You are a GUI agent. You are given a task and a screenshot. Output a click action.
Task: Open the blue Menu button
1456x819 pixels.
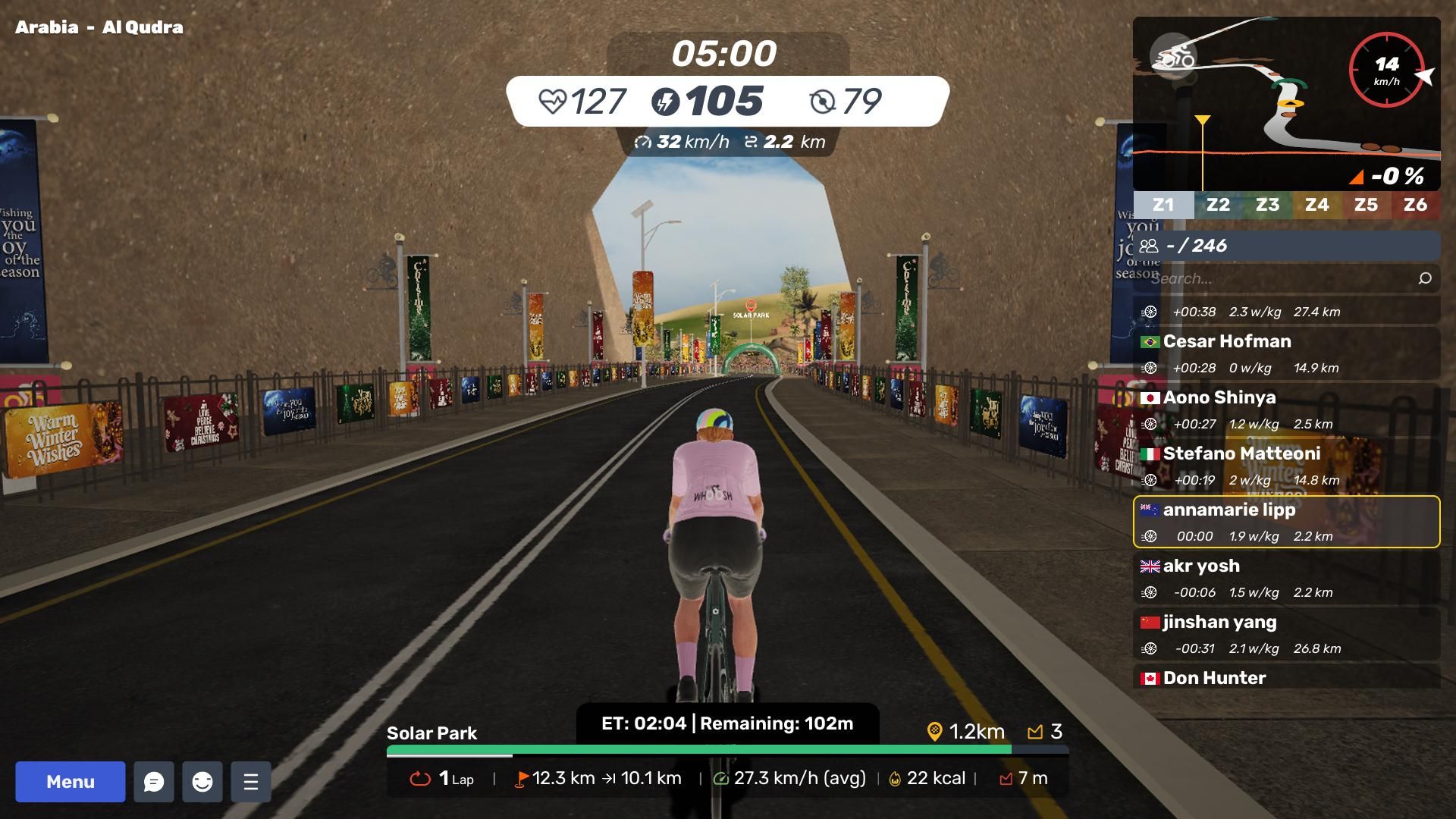pos(71,782)
